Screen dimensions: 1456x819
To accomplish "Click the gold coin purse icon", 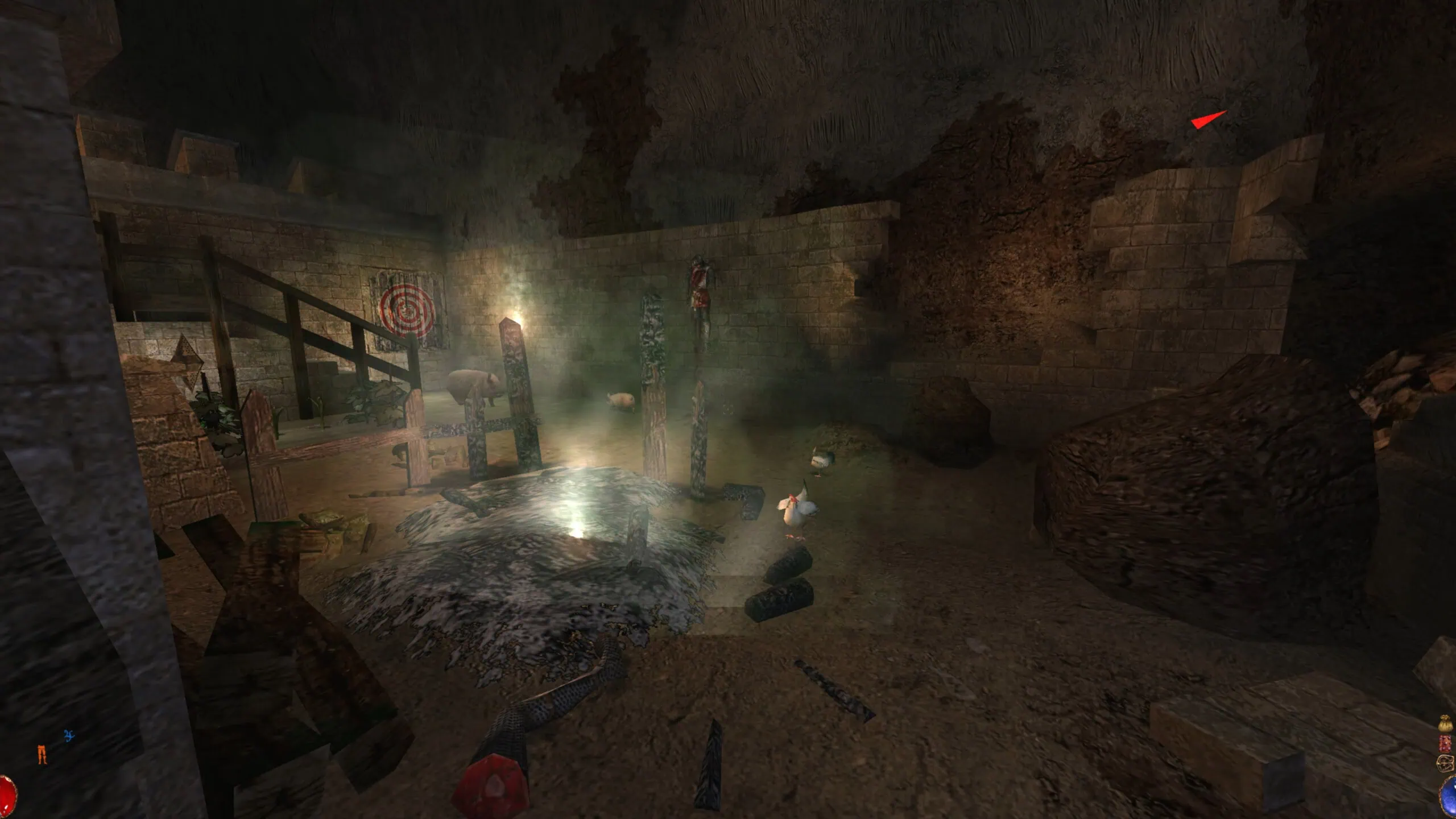I will coord(1446,725).
